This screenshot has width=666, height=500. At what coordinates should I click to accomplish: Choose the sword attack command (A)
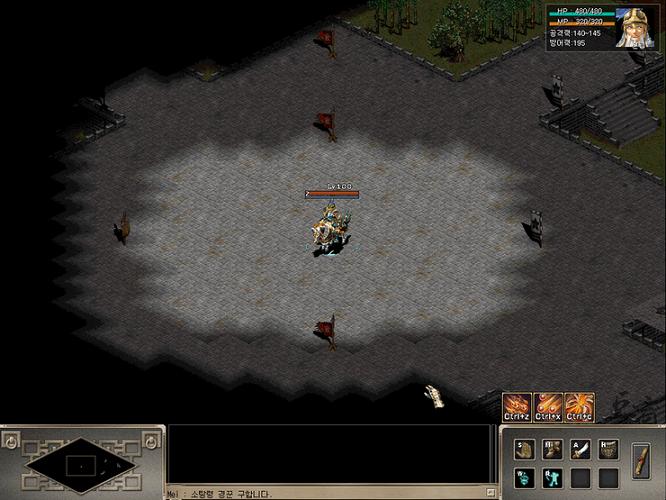(580, 449)
